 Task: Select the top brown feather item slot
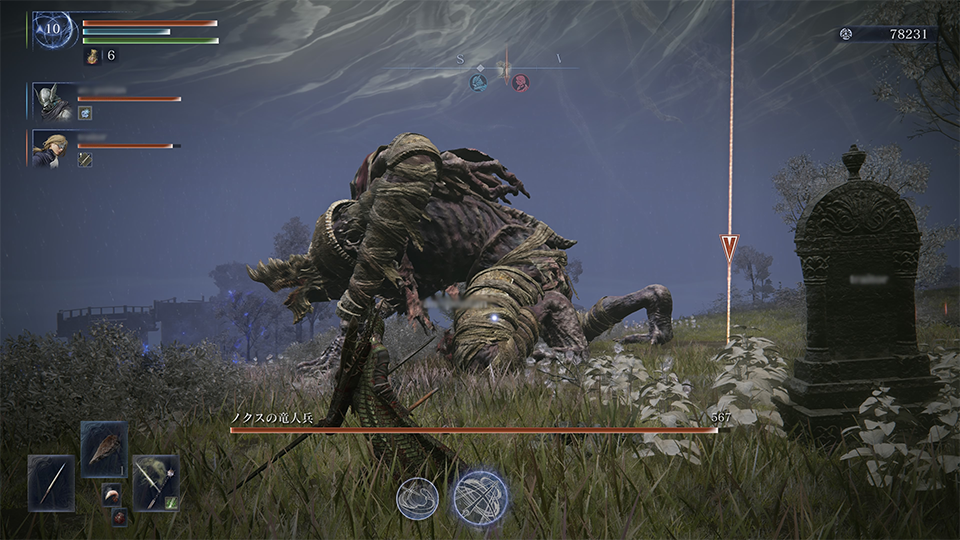click(104, 449)
